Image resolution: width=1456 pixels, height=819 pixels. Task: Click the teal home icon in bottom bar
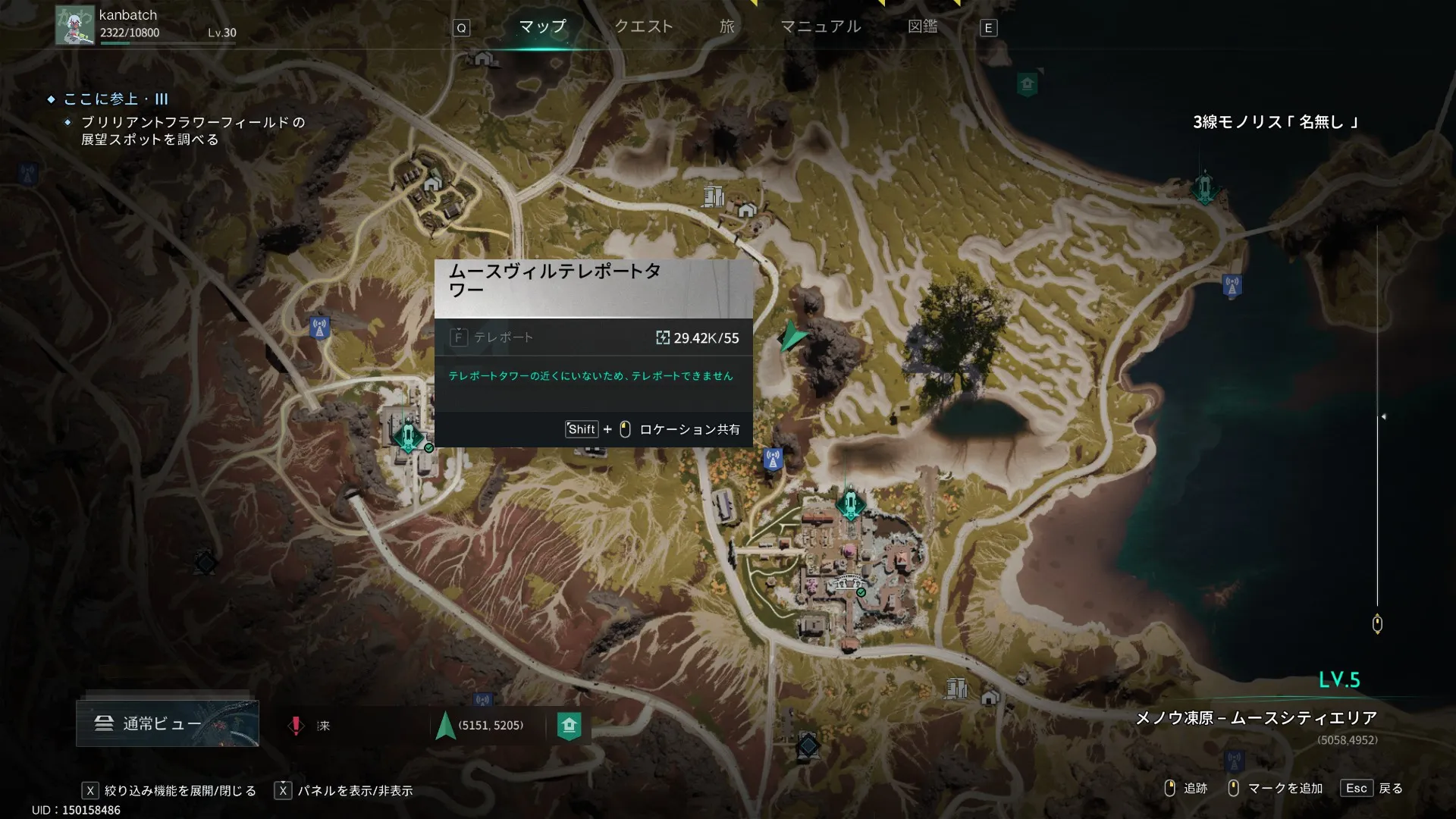(x=569, y=726)
